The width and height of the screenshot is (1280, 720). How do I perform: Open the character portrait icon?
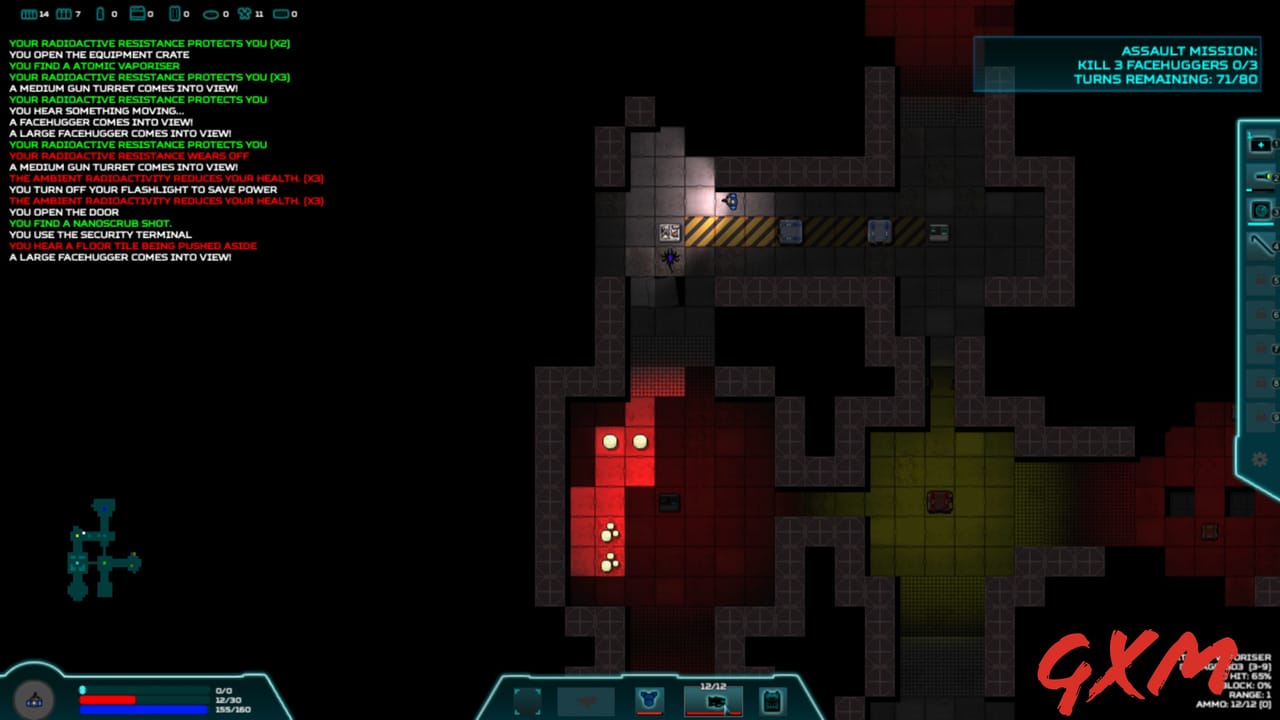click(35, 698)
